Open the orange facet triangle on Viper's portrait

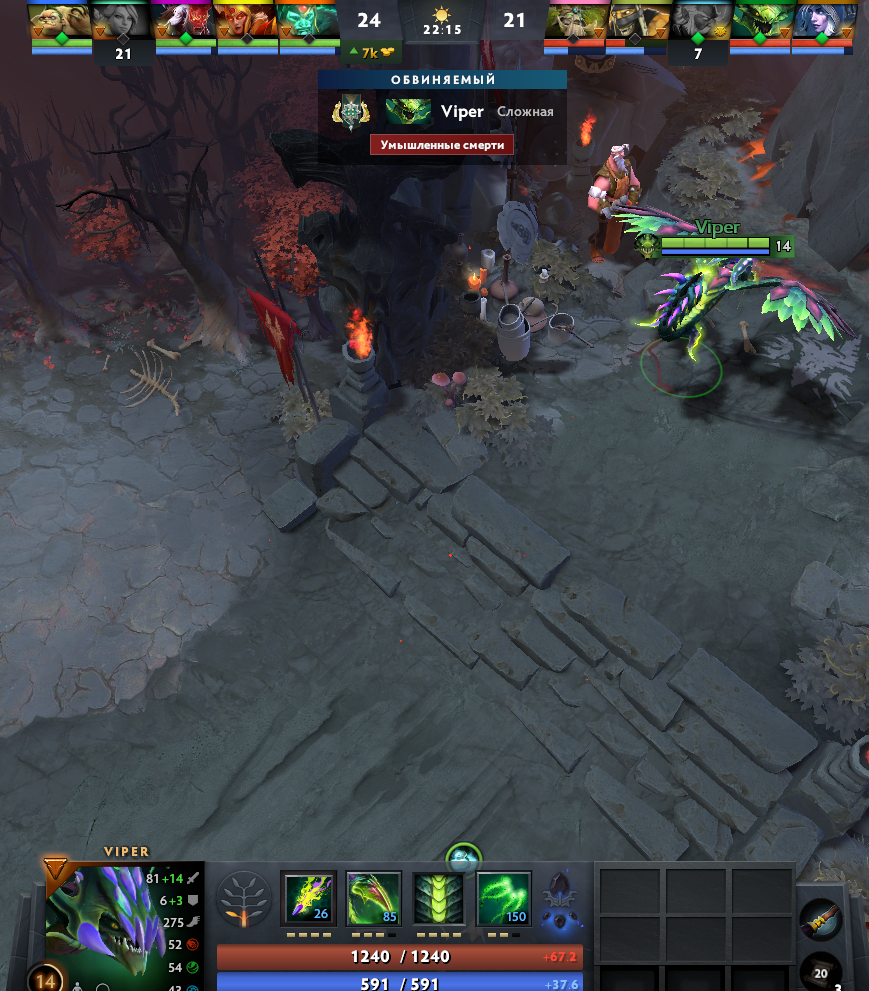coord(57,868)
